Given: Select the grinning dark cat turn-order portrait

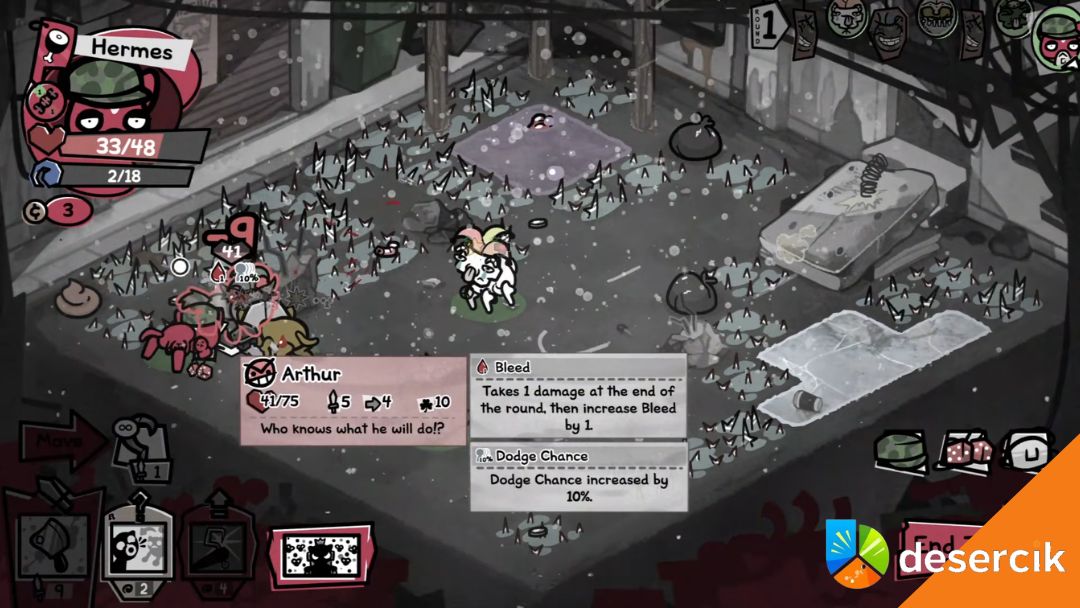Looking at the screenshot, I should coord(888,30).
